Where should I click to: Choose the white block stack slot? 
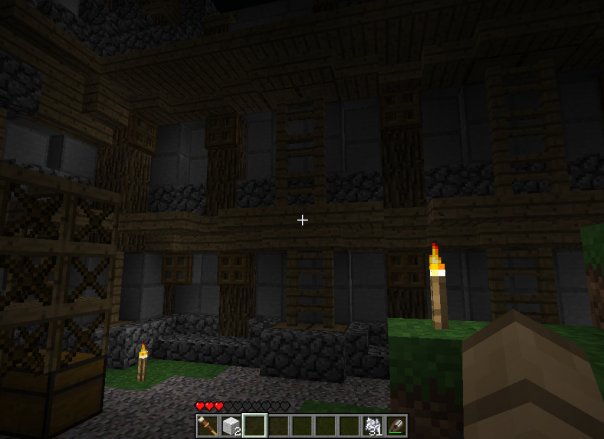click(x=229, y=425)
